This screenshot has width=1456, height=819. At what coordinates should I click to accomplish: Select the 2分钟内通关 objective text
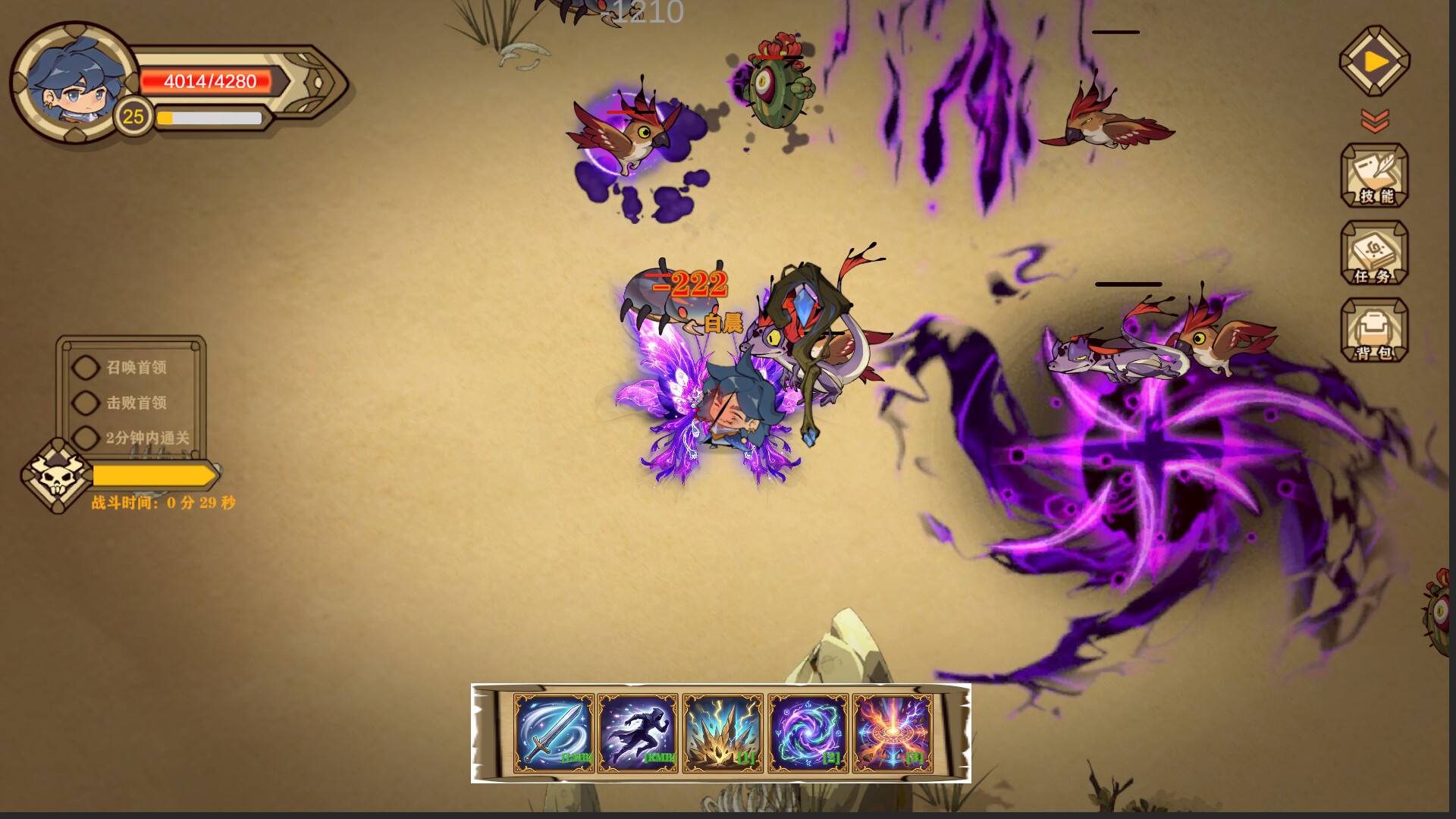pyautogui.click(x=149, y=438)
